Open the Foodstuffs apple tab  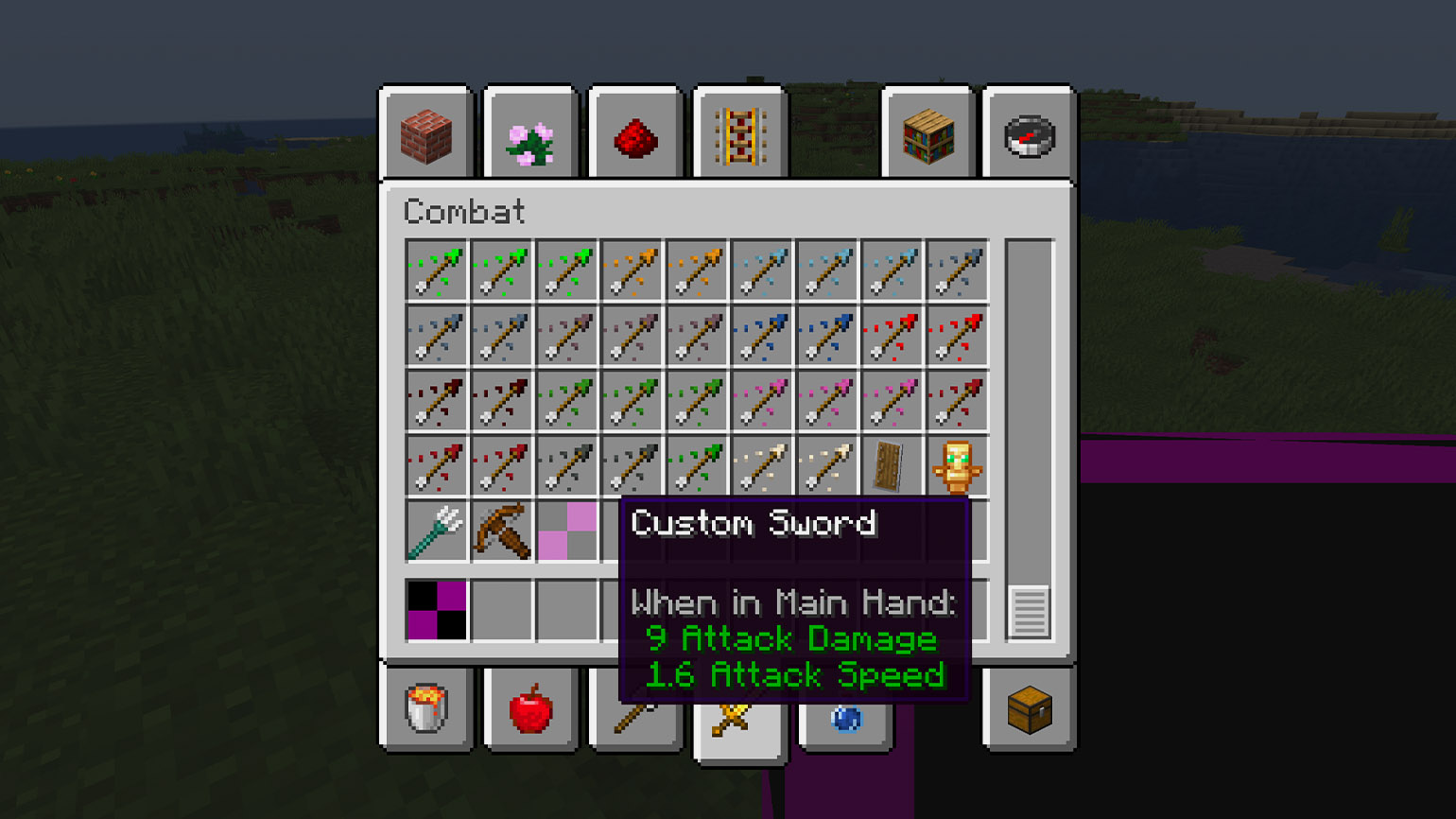point(530,707)
